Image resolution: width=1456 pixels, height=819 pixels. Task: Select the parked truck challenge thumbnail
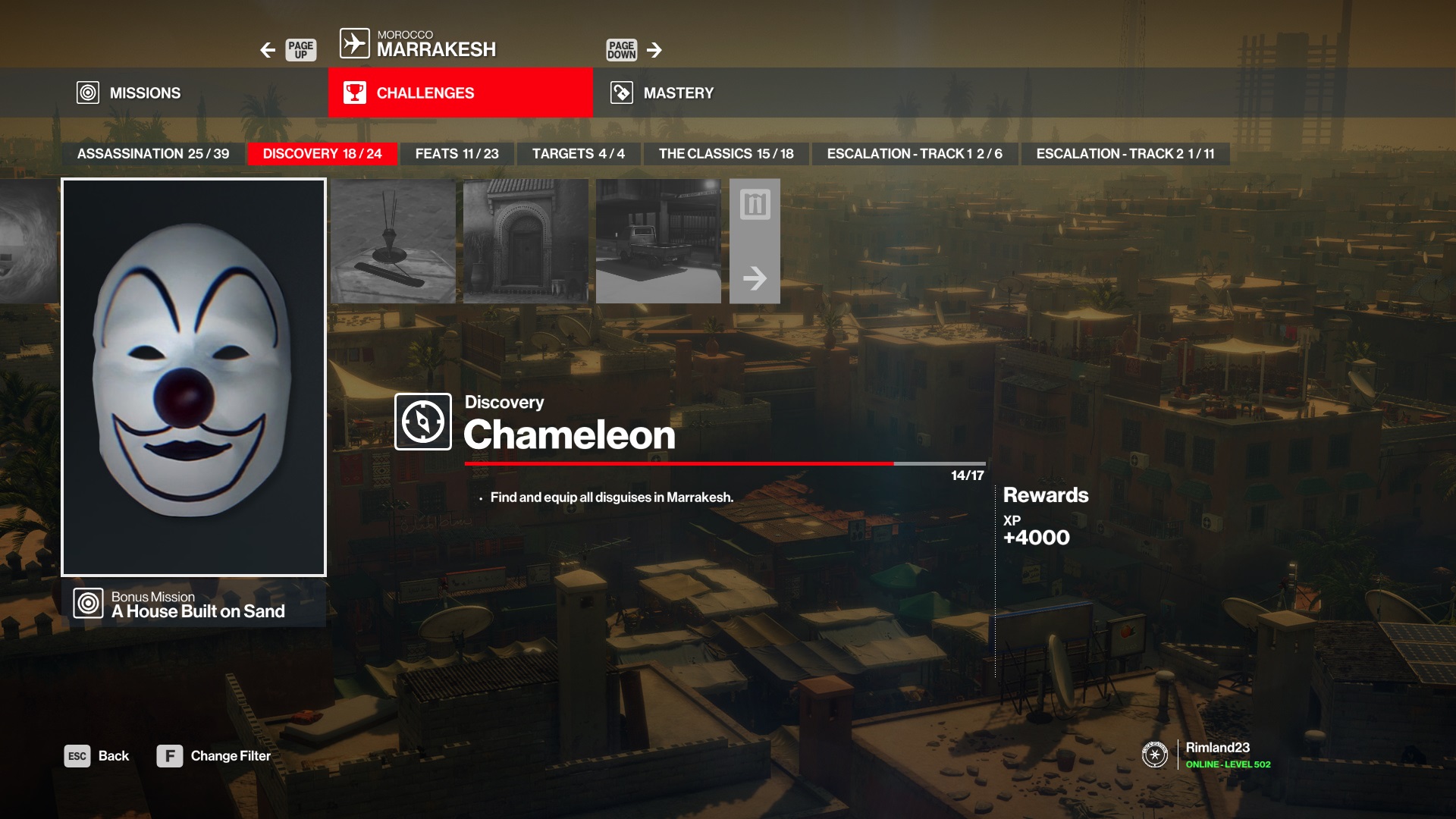pos(658,241)
